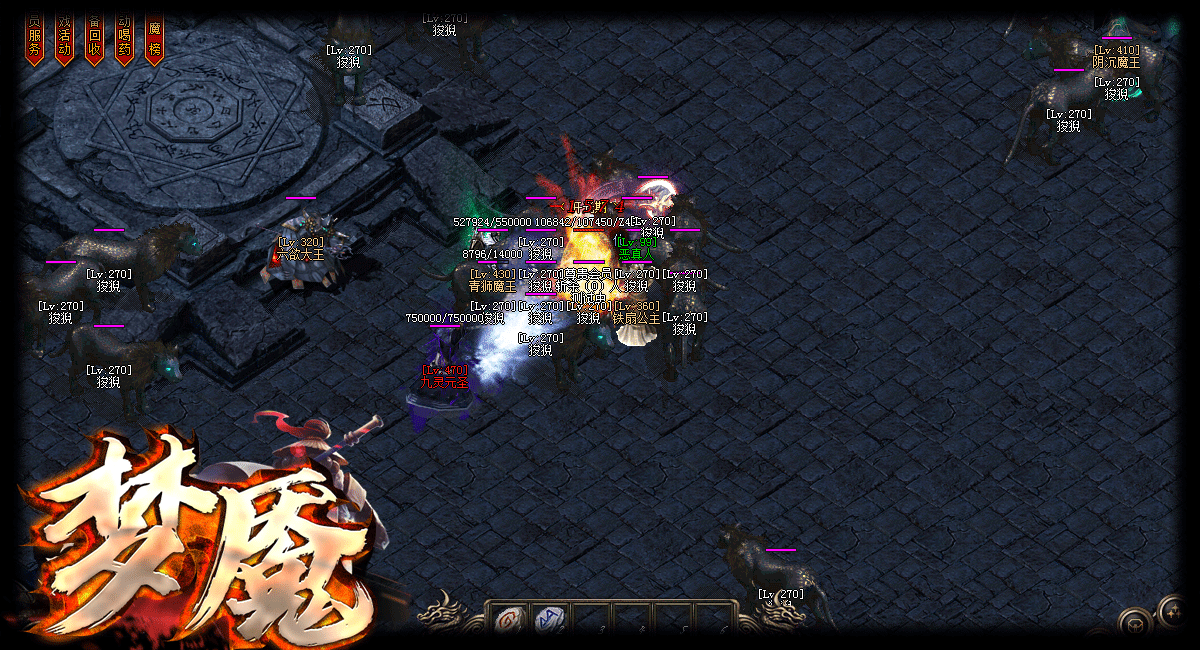
Task: Select the 回收 equipment recycle banner
Action: point(95,40)
